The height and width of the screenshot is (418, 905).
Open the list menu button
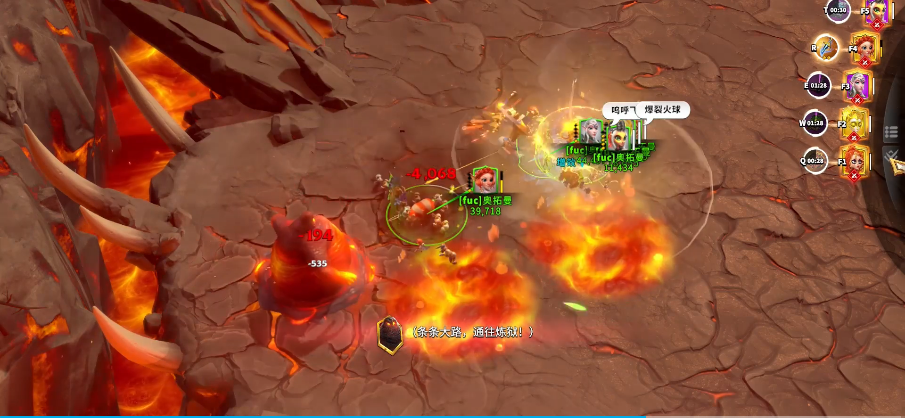click(x=890, y=130)
